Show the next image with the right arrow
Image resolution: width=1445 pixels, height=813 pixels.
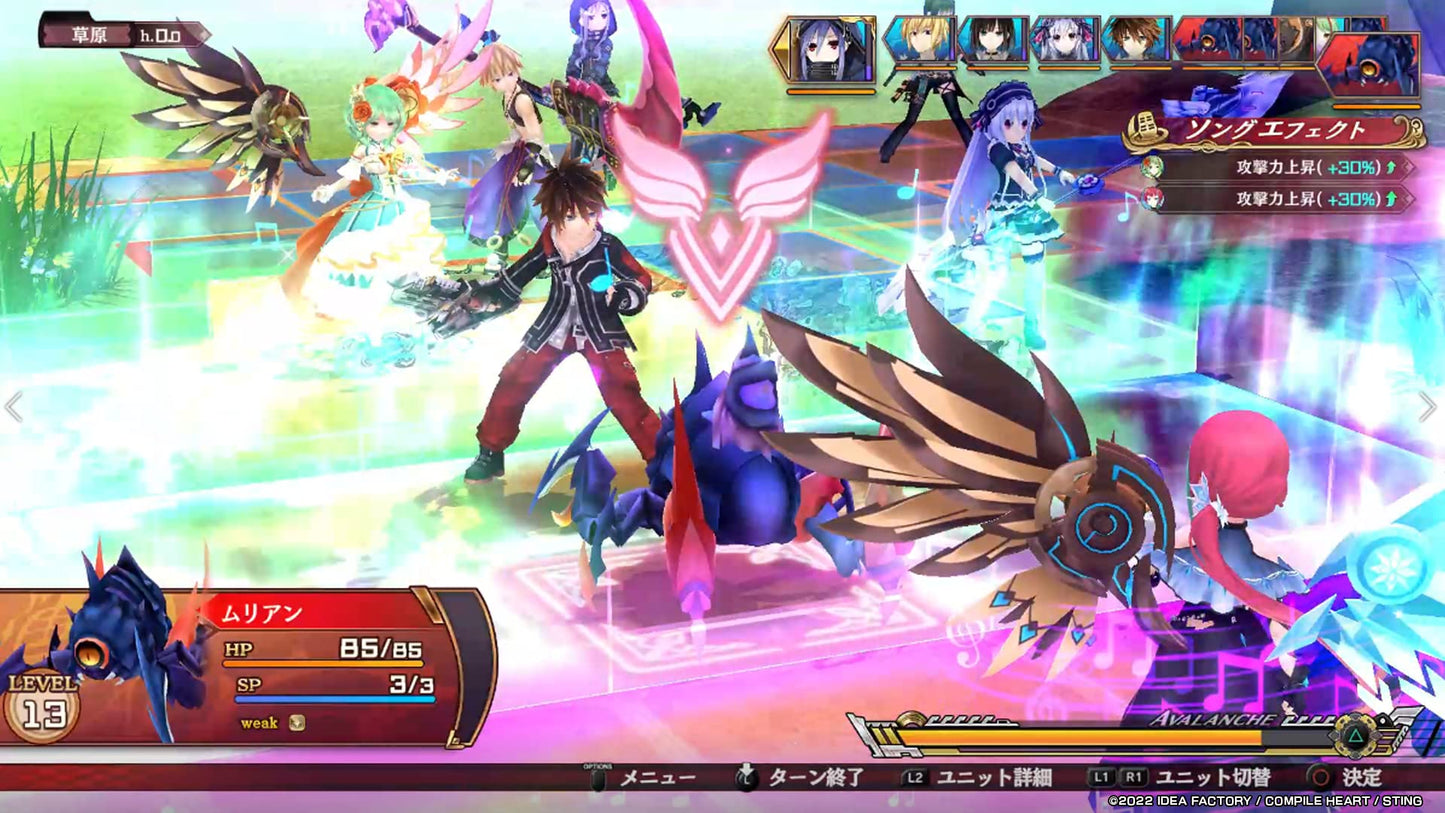pos(1426,406)
